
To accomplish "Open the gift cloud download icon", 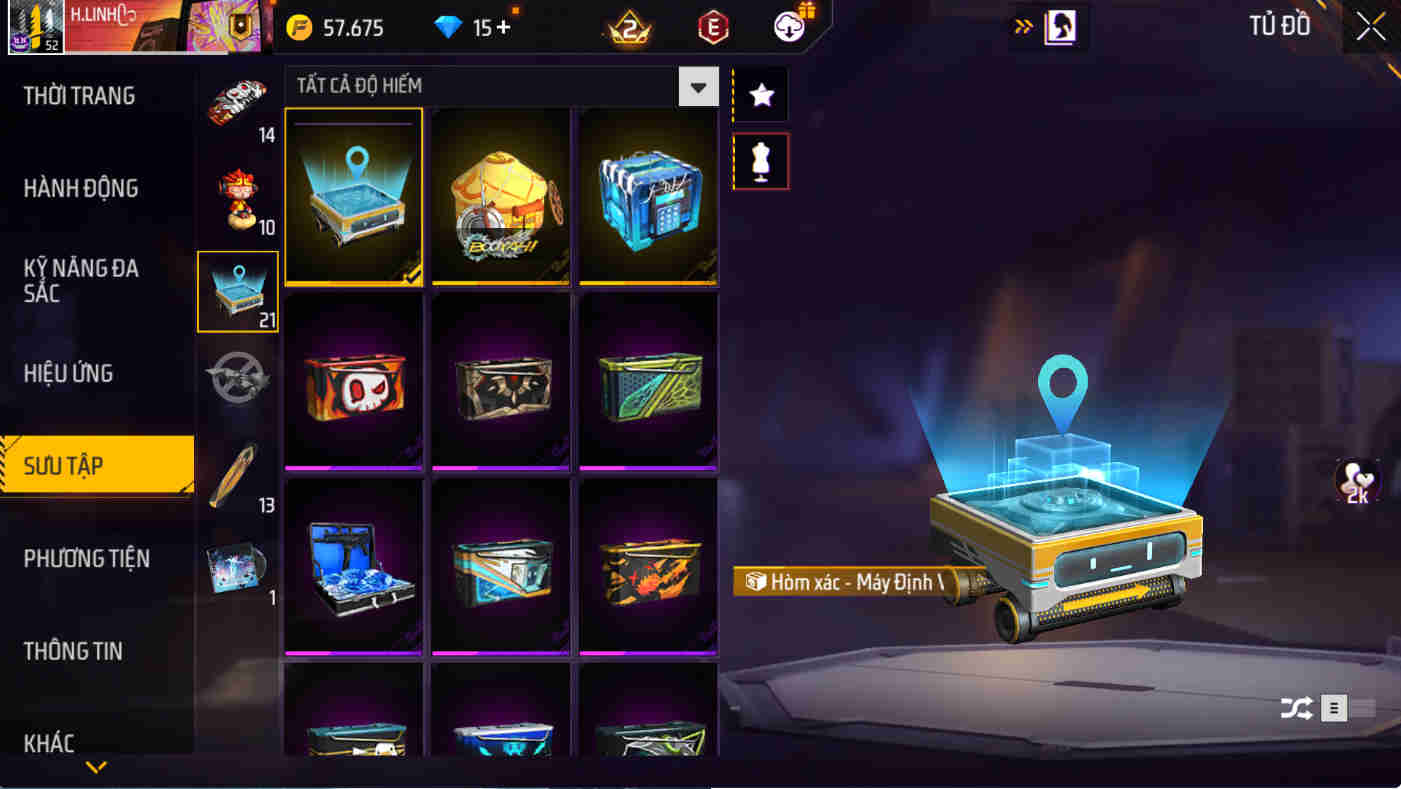I will (x=789, y=26).
